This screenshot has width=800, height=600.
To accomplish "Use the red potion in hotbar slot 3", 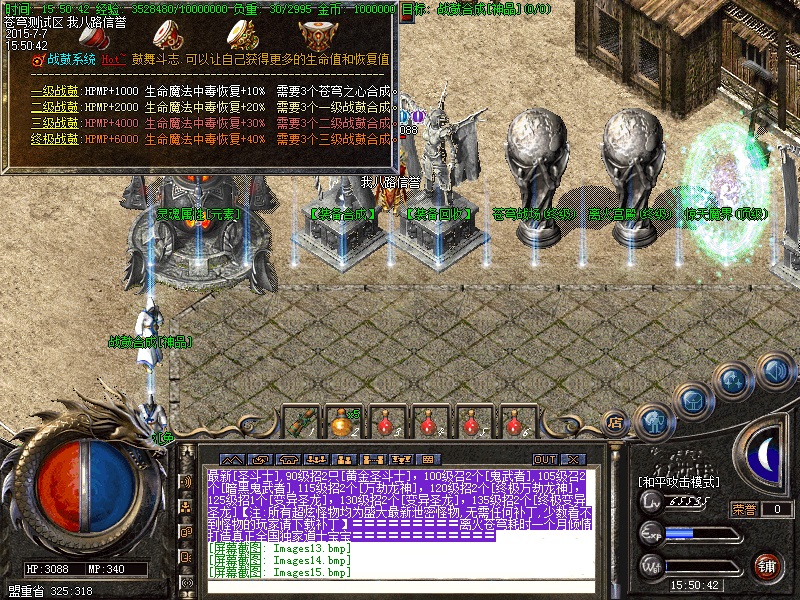I will pos(385,423).
